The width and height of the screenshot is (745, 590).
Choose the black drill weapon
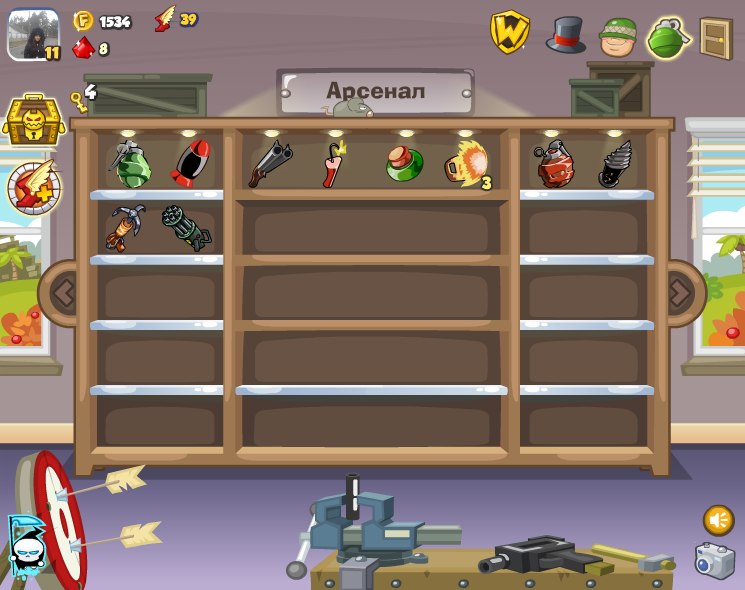615,164
